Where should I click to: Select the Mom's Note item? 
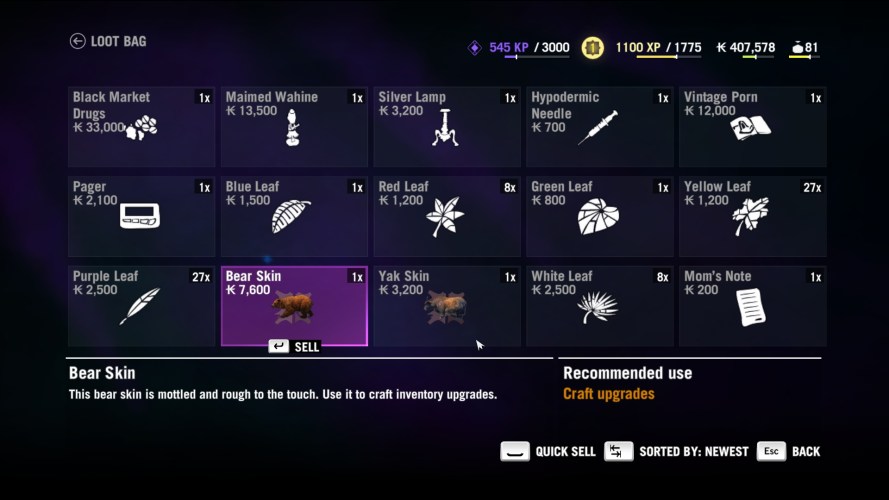click(x=752, y=306)
